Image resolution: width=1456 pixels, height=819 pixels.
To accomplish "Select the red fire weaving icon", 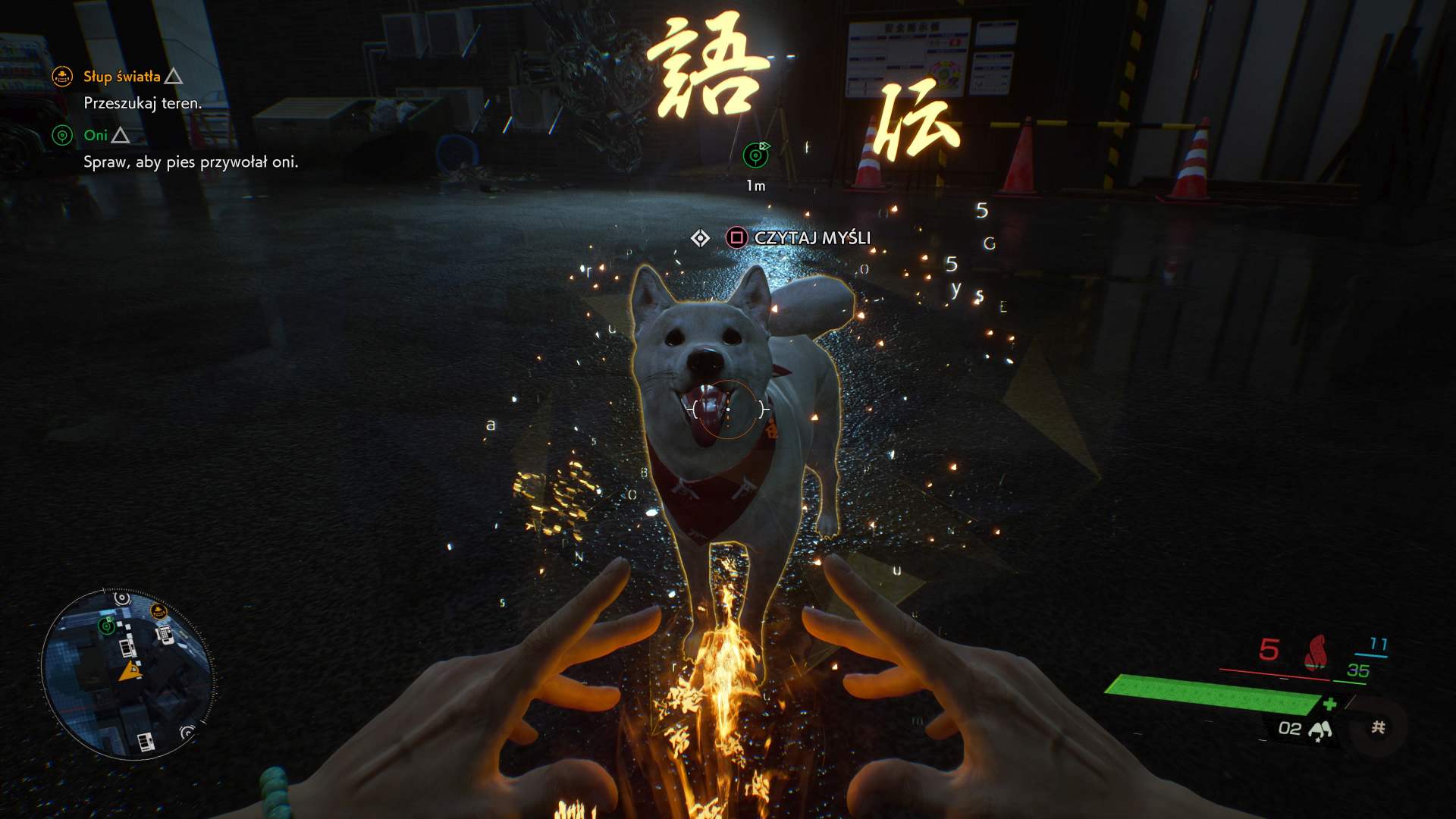I will click(x=1317, y=651).
